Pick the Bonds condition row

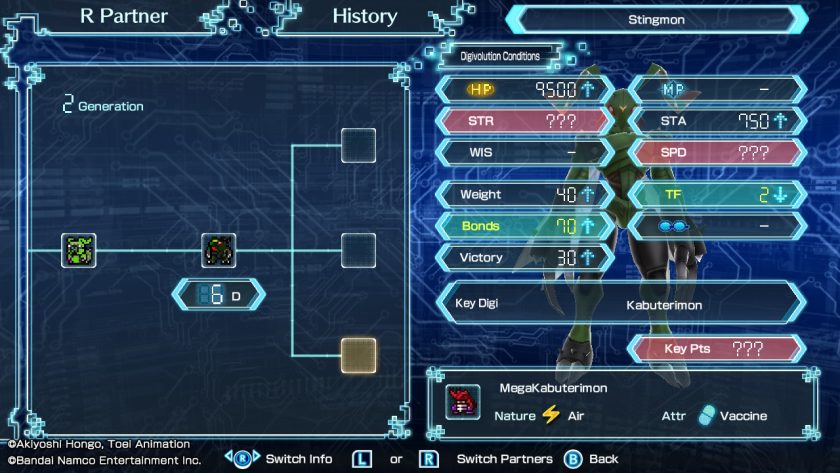[x=523, y=226]
